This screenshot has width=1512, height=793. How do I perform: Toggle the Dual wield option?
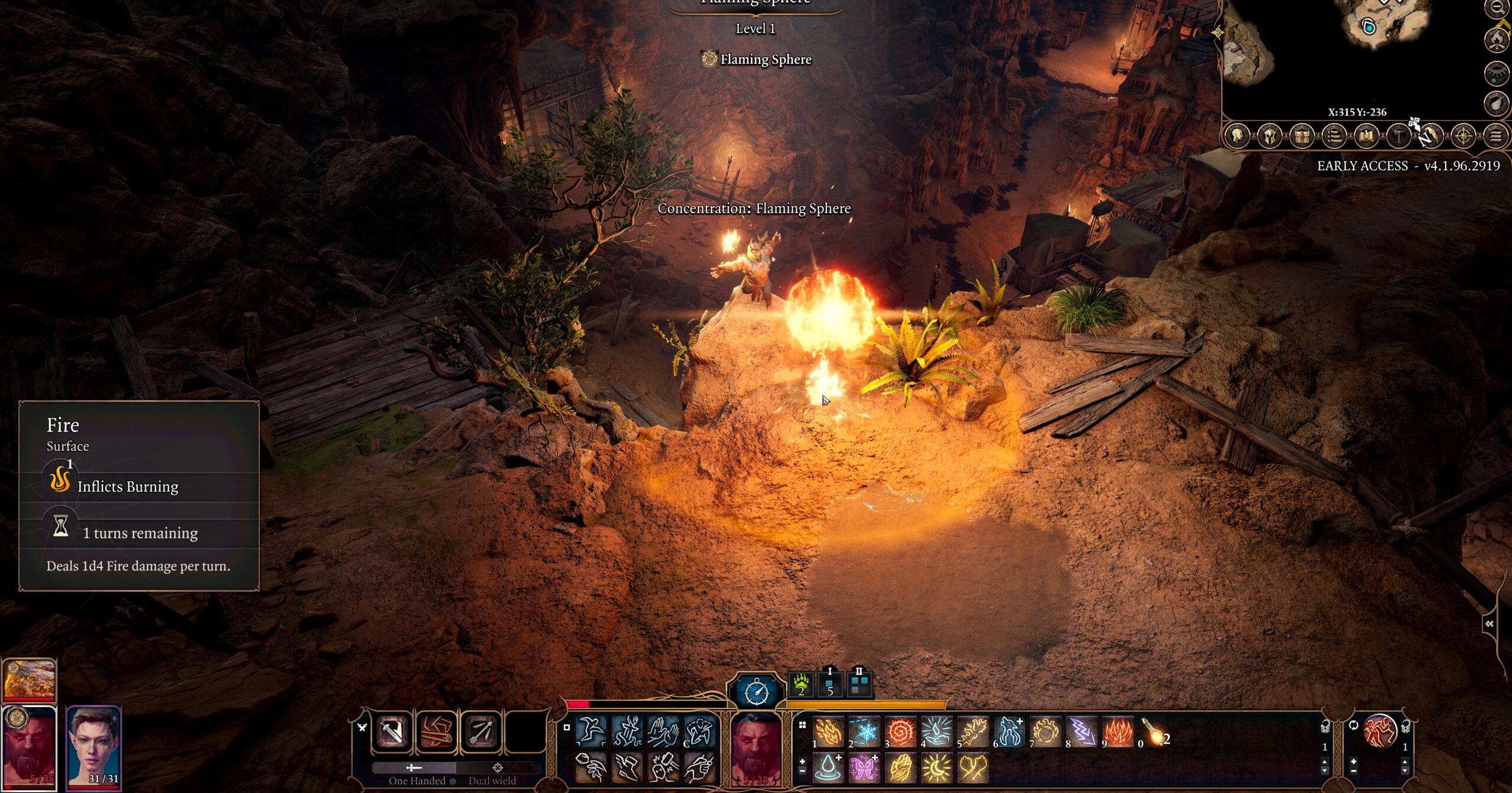tap(491, 780)
